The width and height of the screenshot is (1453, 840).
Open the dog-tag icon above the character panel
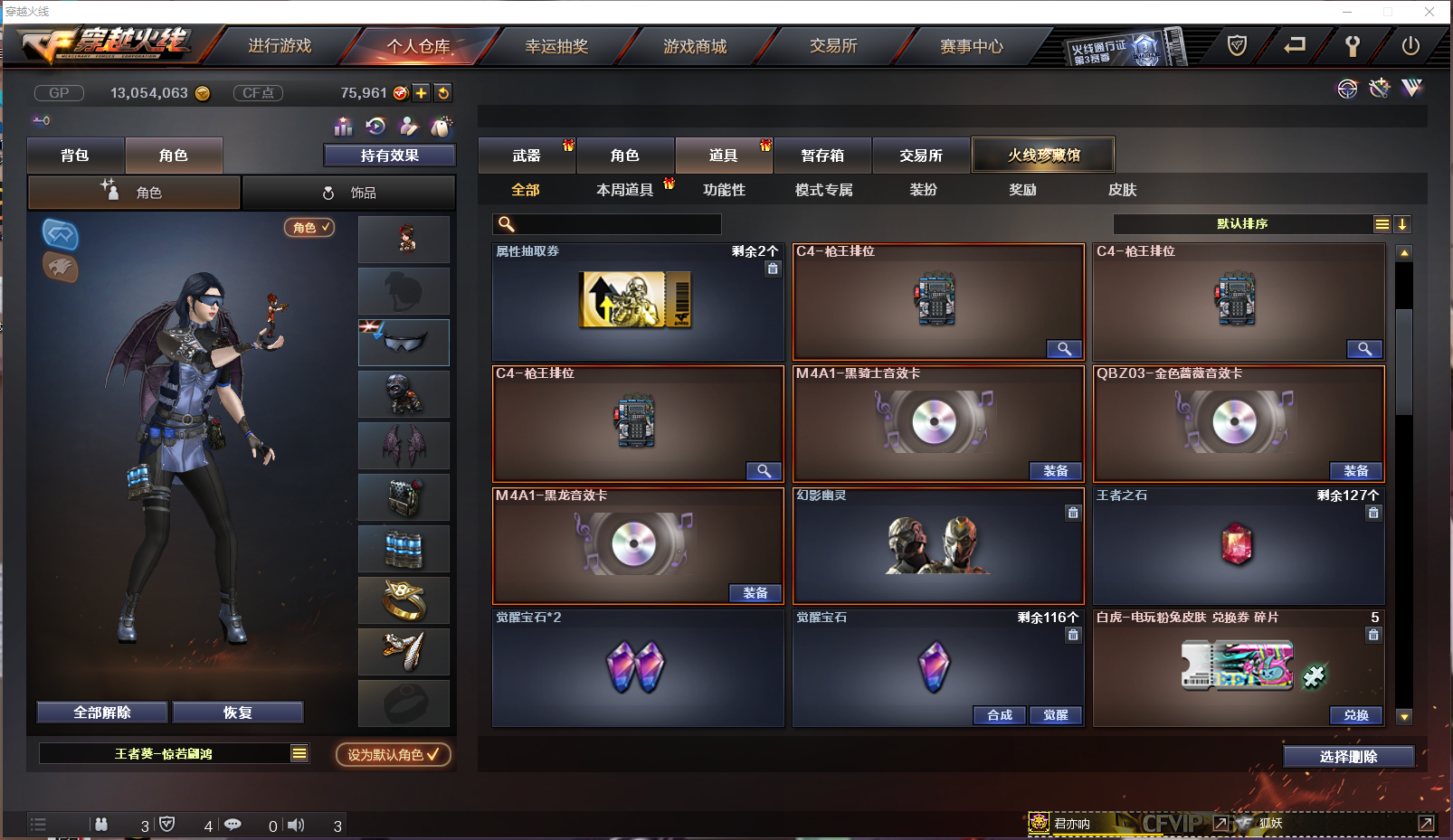[x=441, y=127]
